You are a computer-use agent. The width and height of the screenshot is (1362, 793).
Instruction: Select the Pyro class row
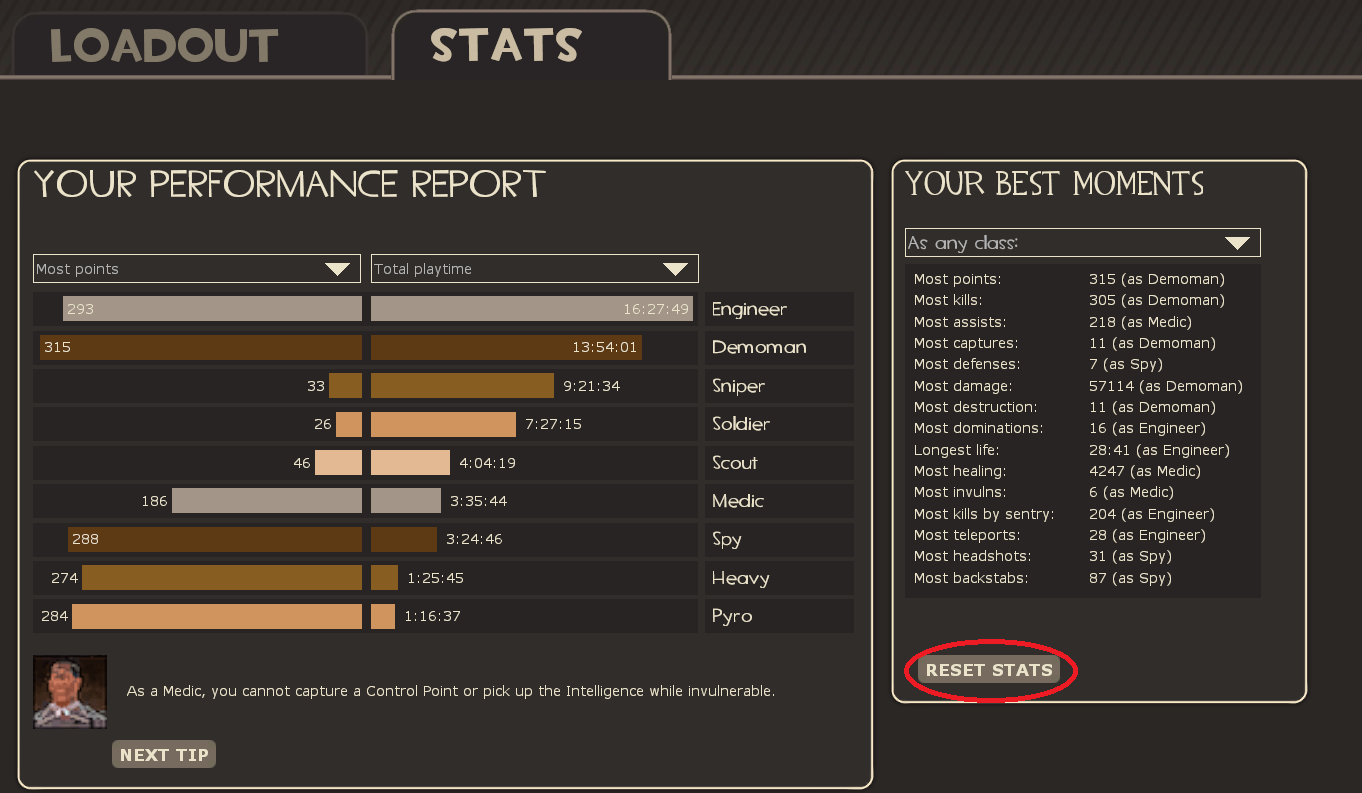pyautogui.click(x=778, y=615)
